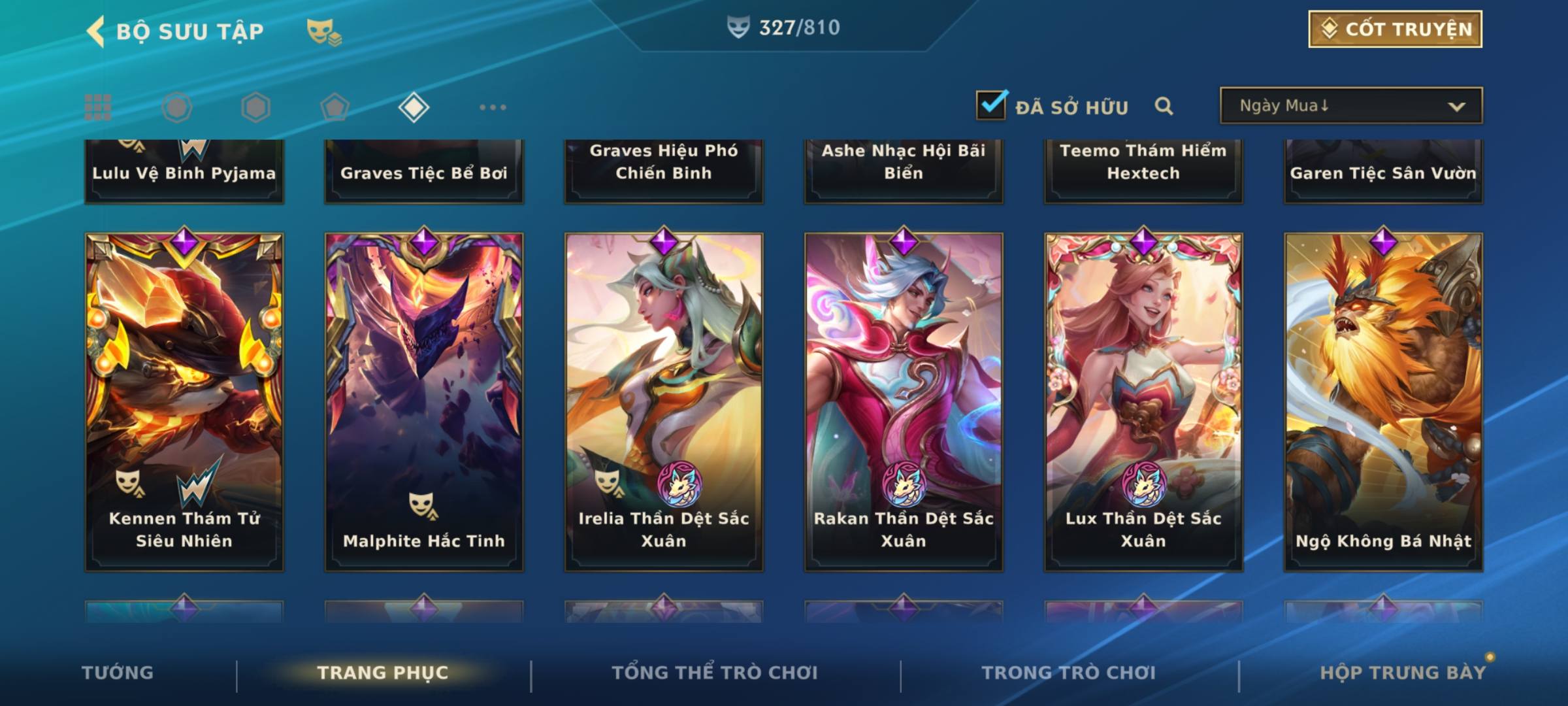Show more filters with three dots

pyautogui.click(x=493, y=107)
